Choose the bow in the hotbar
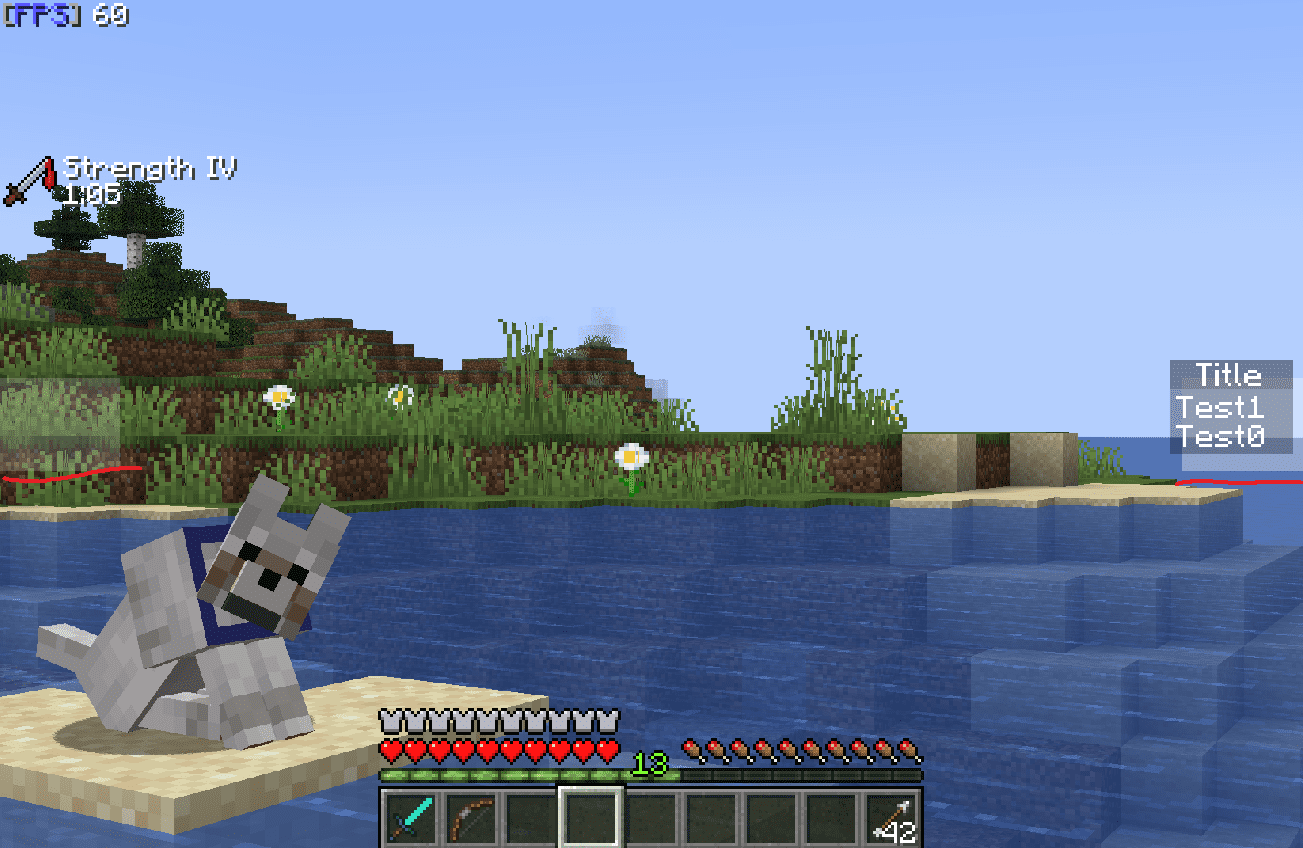This screenshot has width=1303, height=848. point(471,819)
